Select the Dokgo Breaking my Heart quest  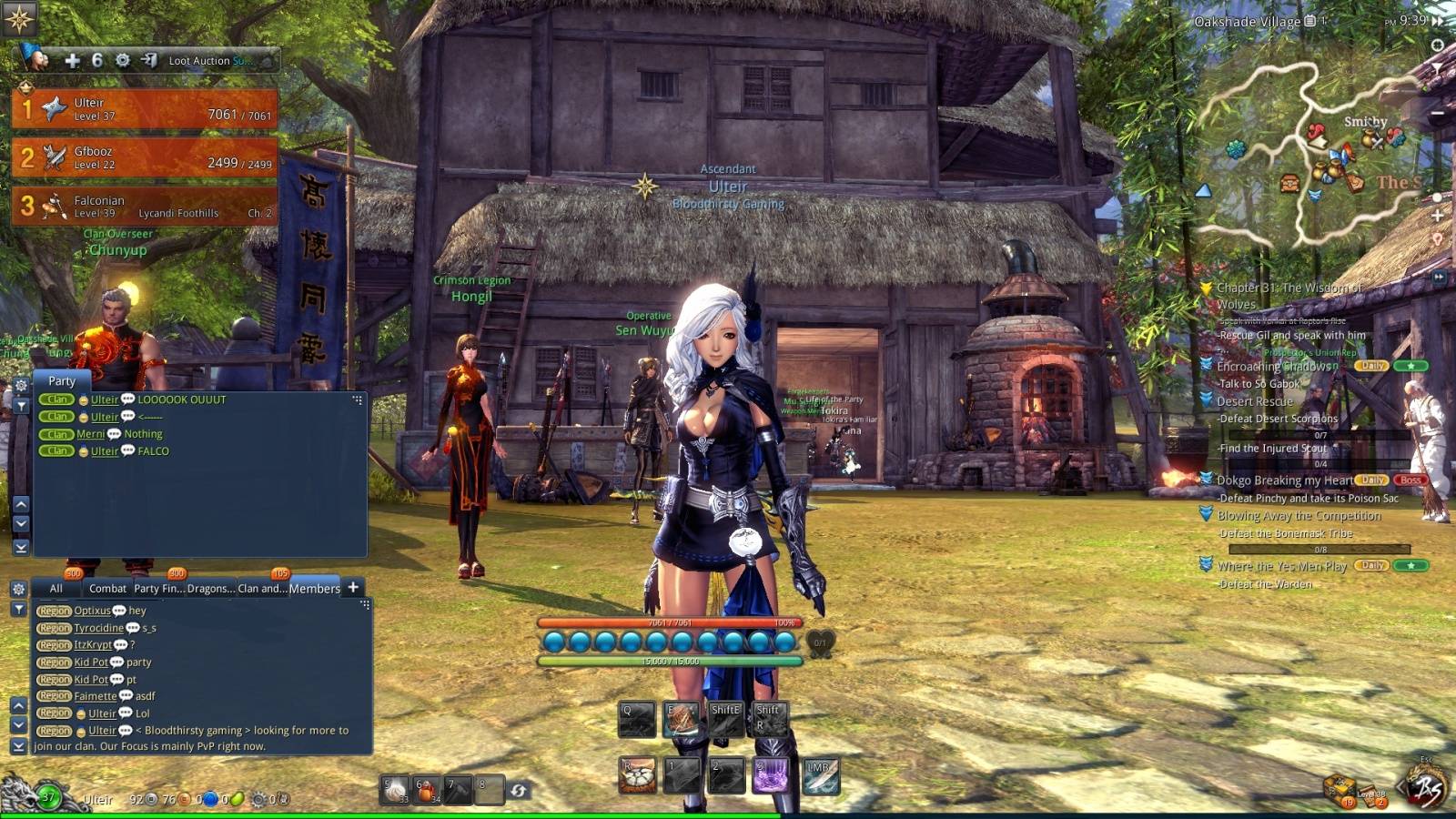click(1284, 480)
